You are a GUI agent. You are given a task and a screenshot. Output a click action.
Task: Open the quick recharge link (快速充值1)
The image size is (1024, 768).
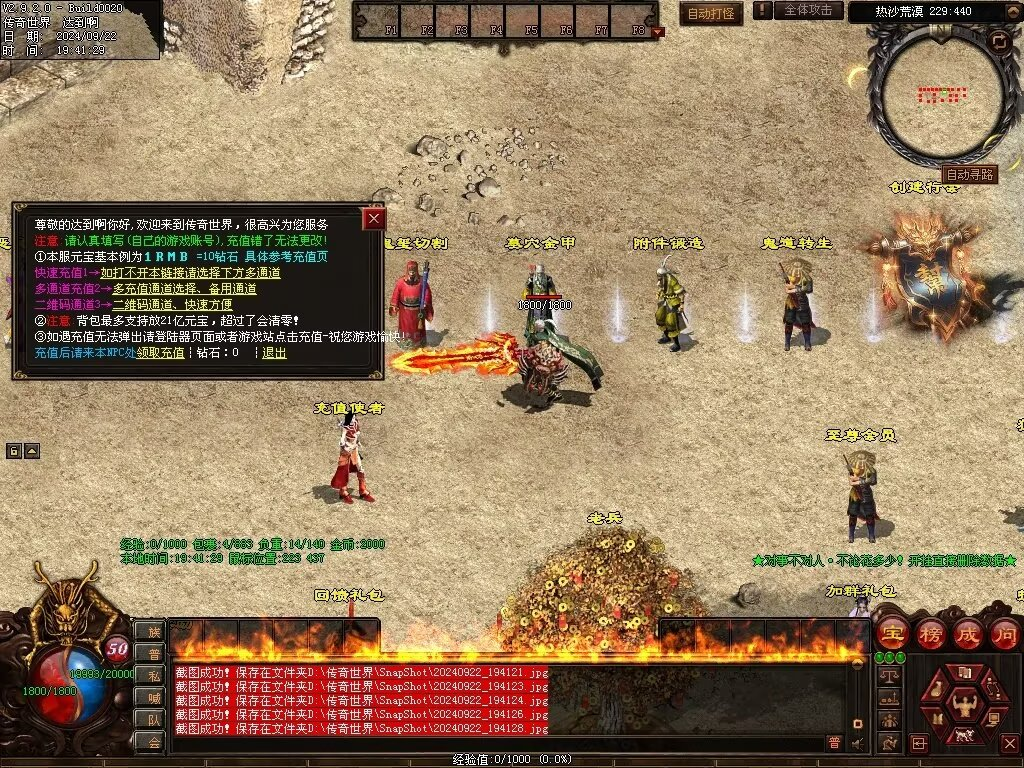coord(190,272)
